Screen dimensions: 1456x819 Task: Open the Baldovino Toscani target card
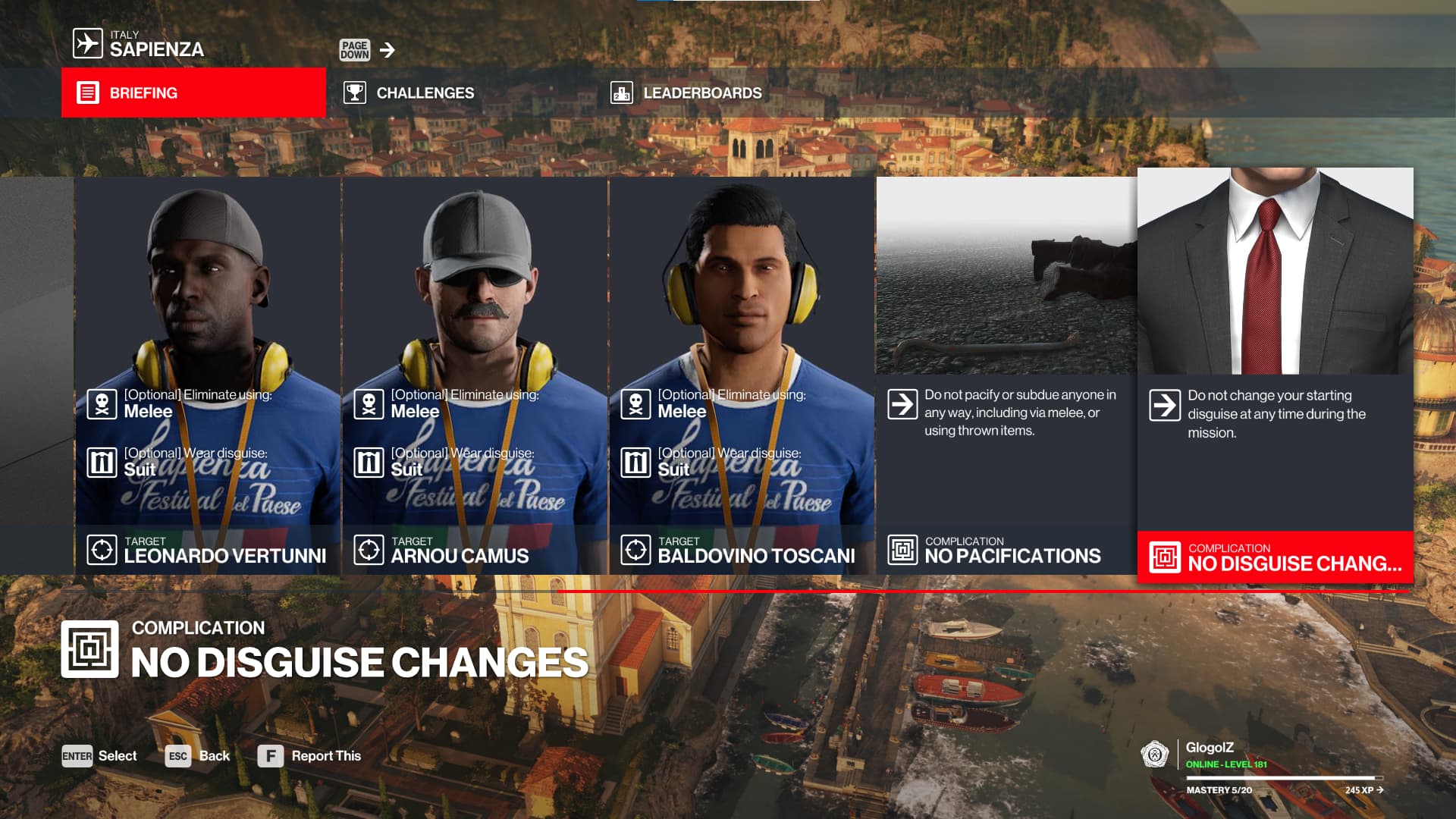(742, 375)
